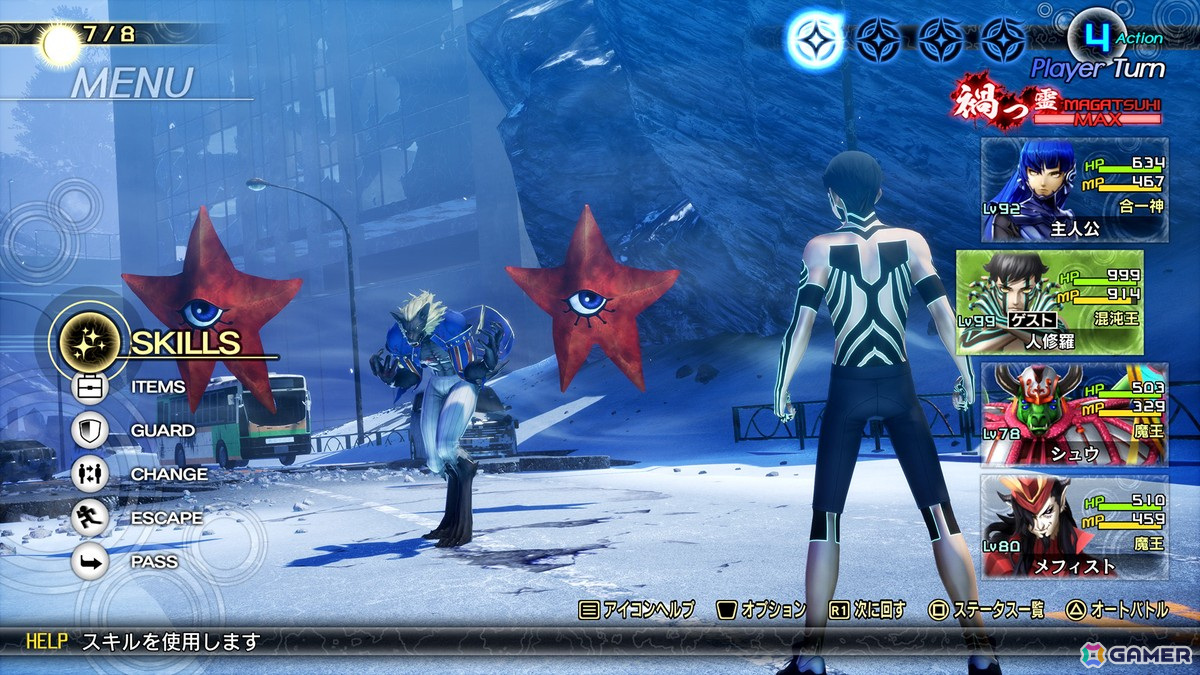Image resolution: width=1200 pixels, height=675 pixels.
Task: Select the 人修羅 guest party portrait
Action: pyautogui.click(x=1062, y=302)
